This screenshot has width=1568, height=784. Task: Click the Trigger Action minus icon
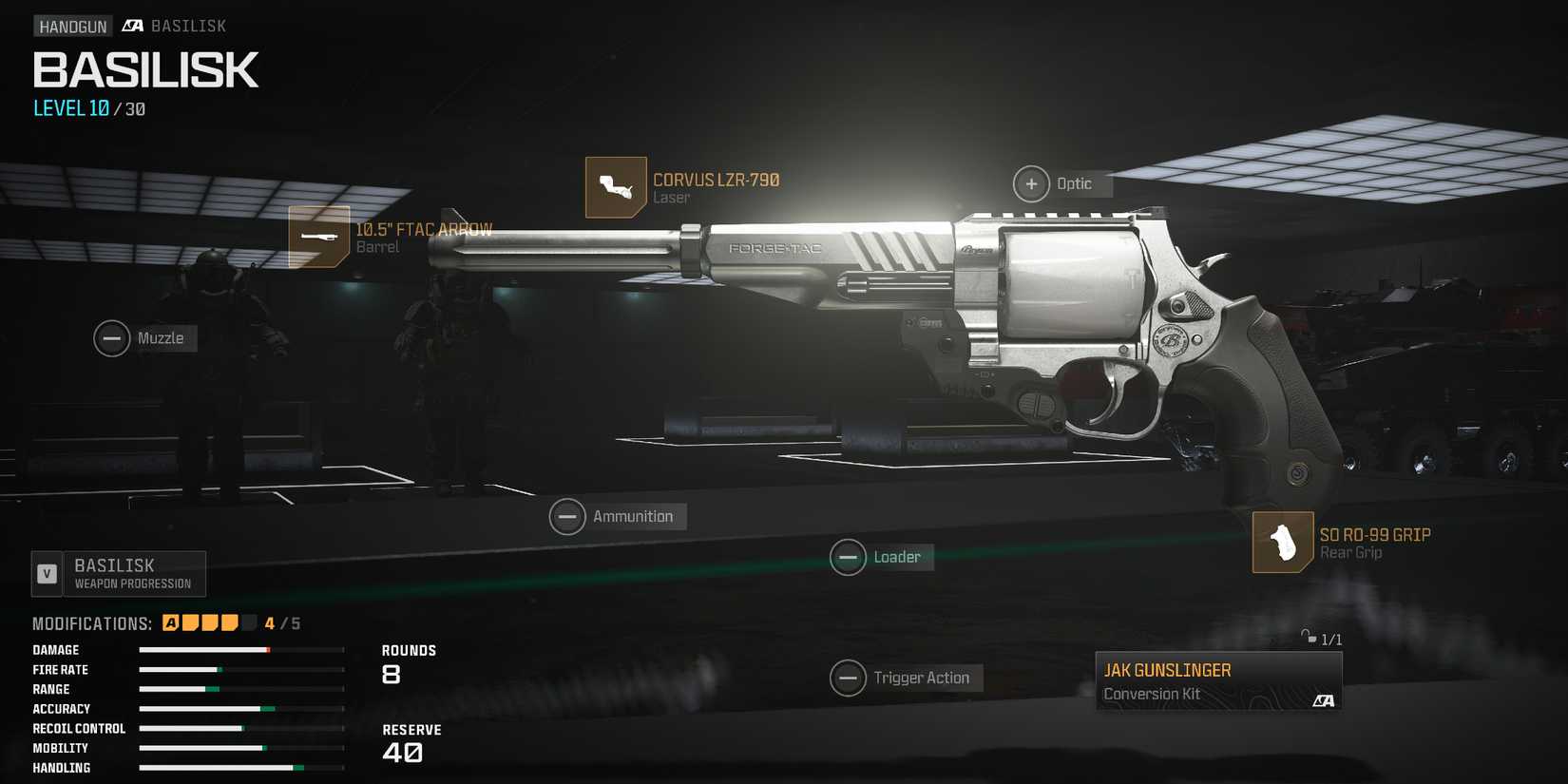click(x=849, y=678)
